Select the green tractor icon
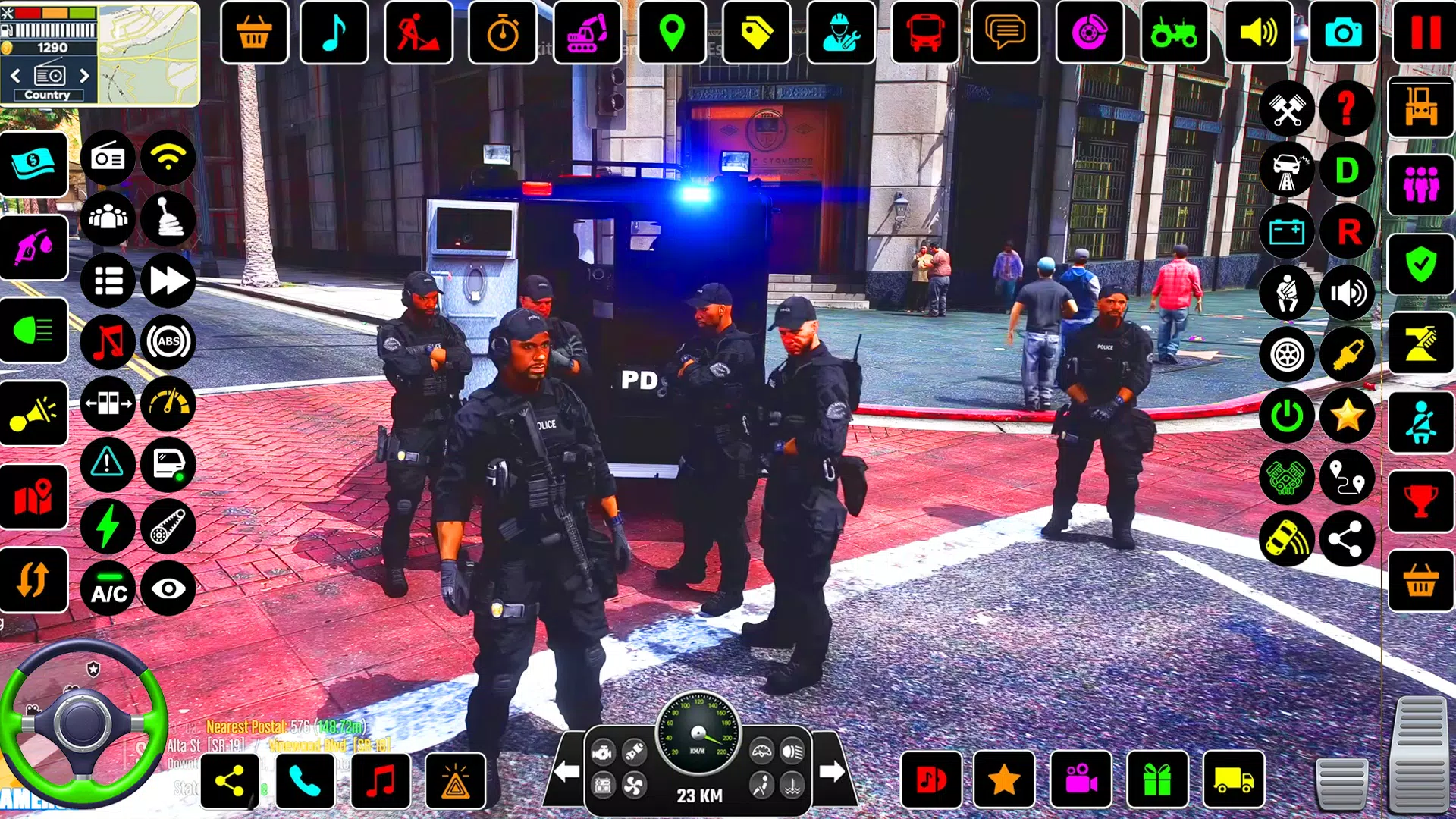The image size is (1456, 819). coord(1173,33)
